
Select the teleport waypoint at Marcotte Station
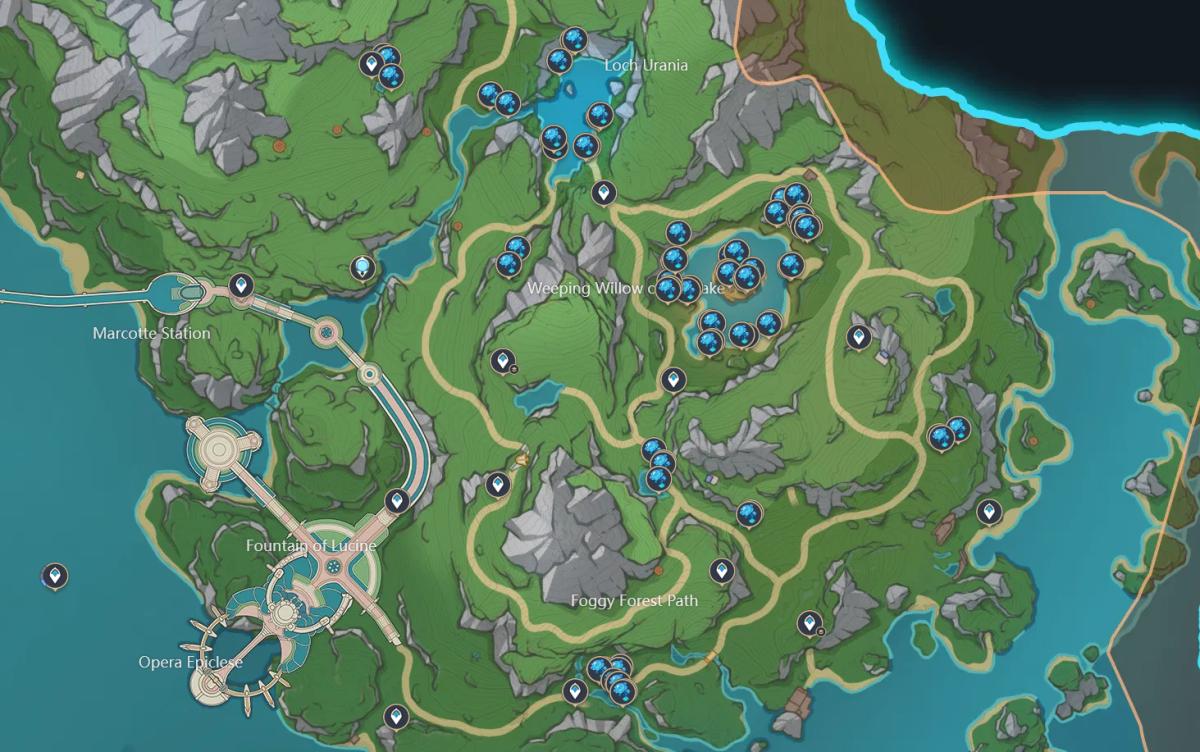coord(240,287)
